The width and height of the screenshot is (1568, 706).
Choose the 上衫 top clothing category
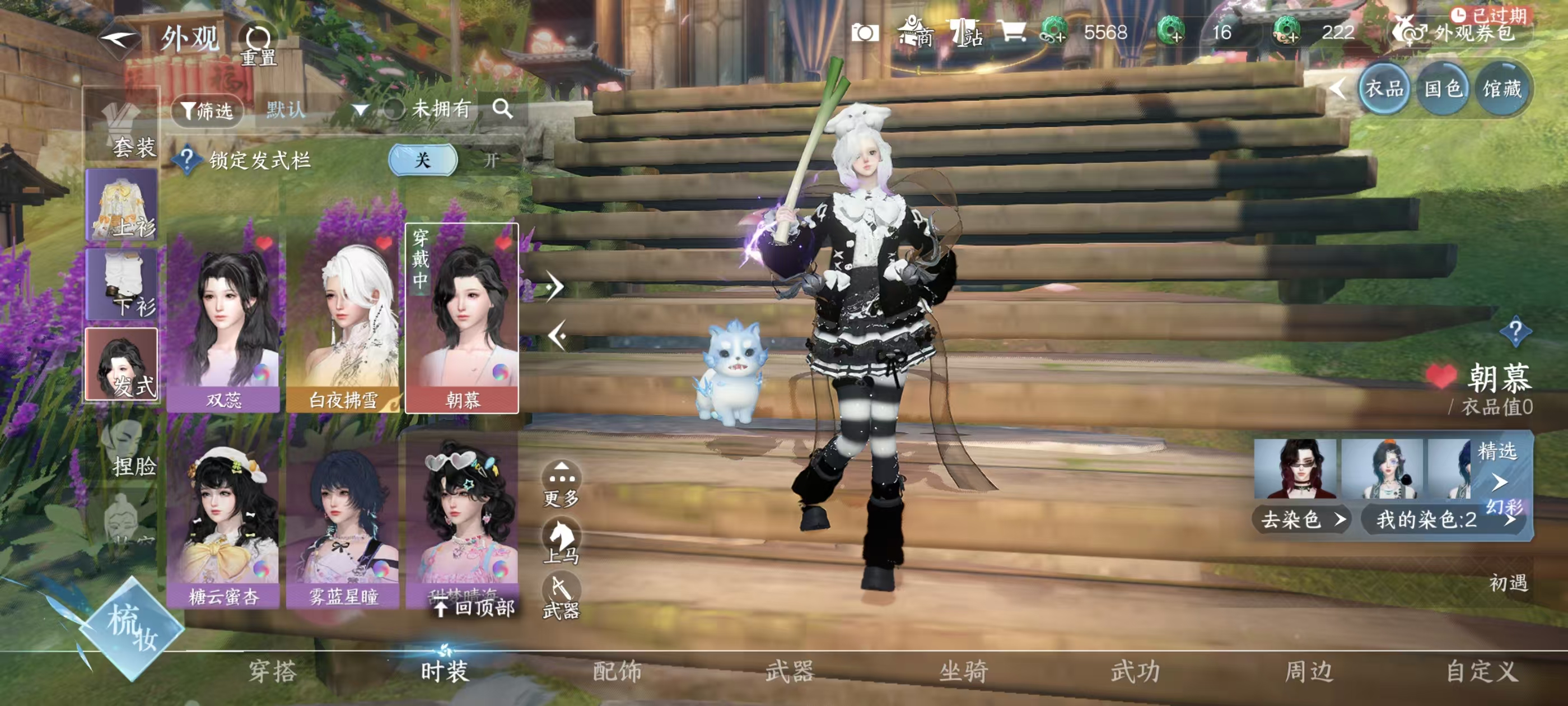pos(122,205)
